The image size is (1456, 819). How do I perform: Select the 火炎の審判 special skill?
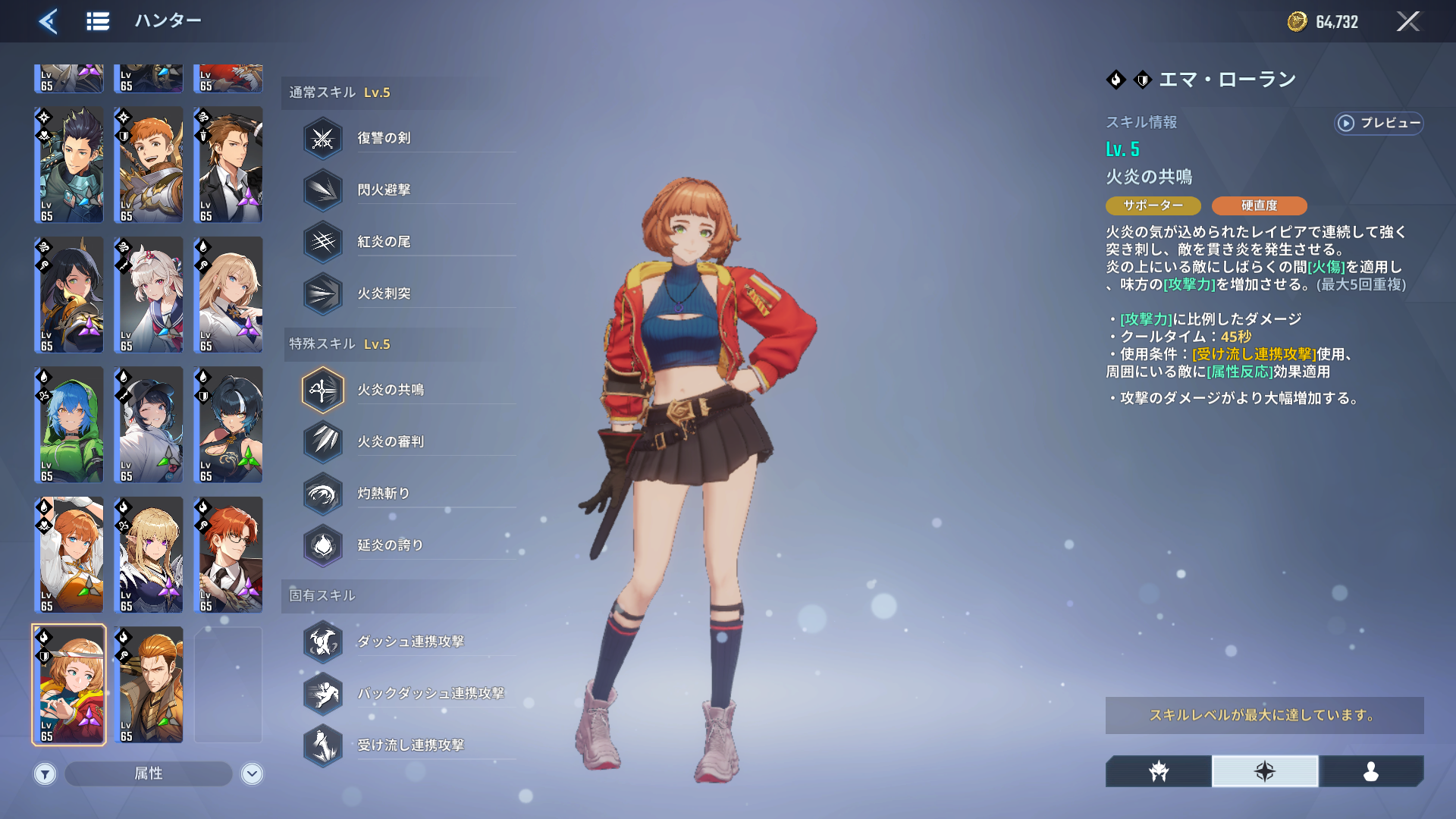390,441
